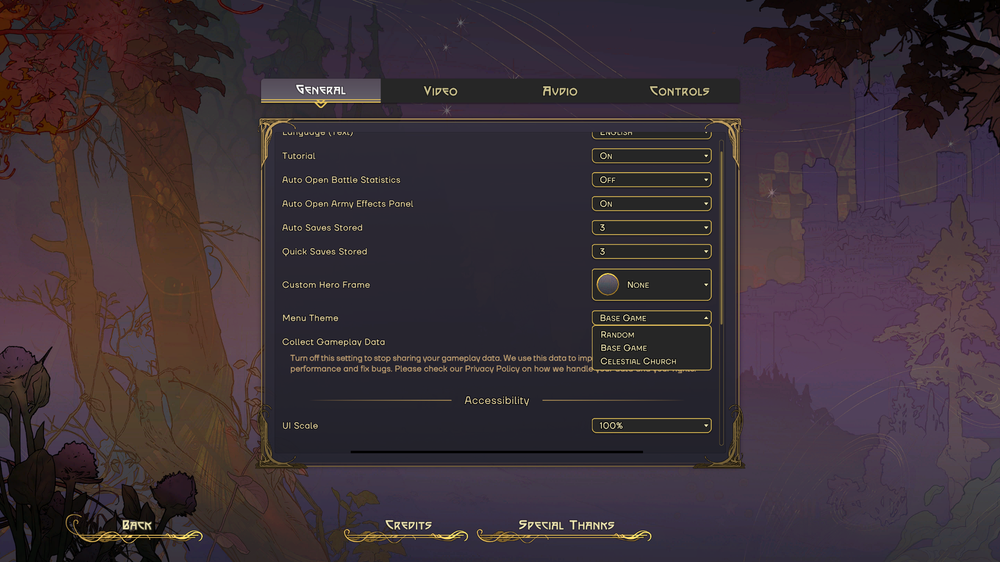Viewport: 1000px width, 562px height.
Task: Show the Special Thanks screen
Action: pos(566,526)
